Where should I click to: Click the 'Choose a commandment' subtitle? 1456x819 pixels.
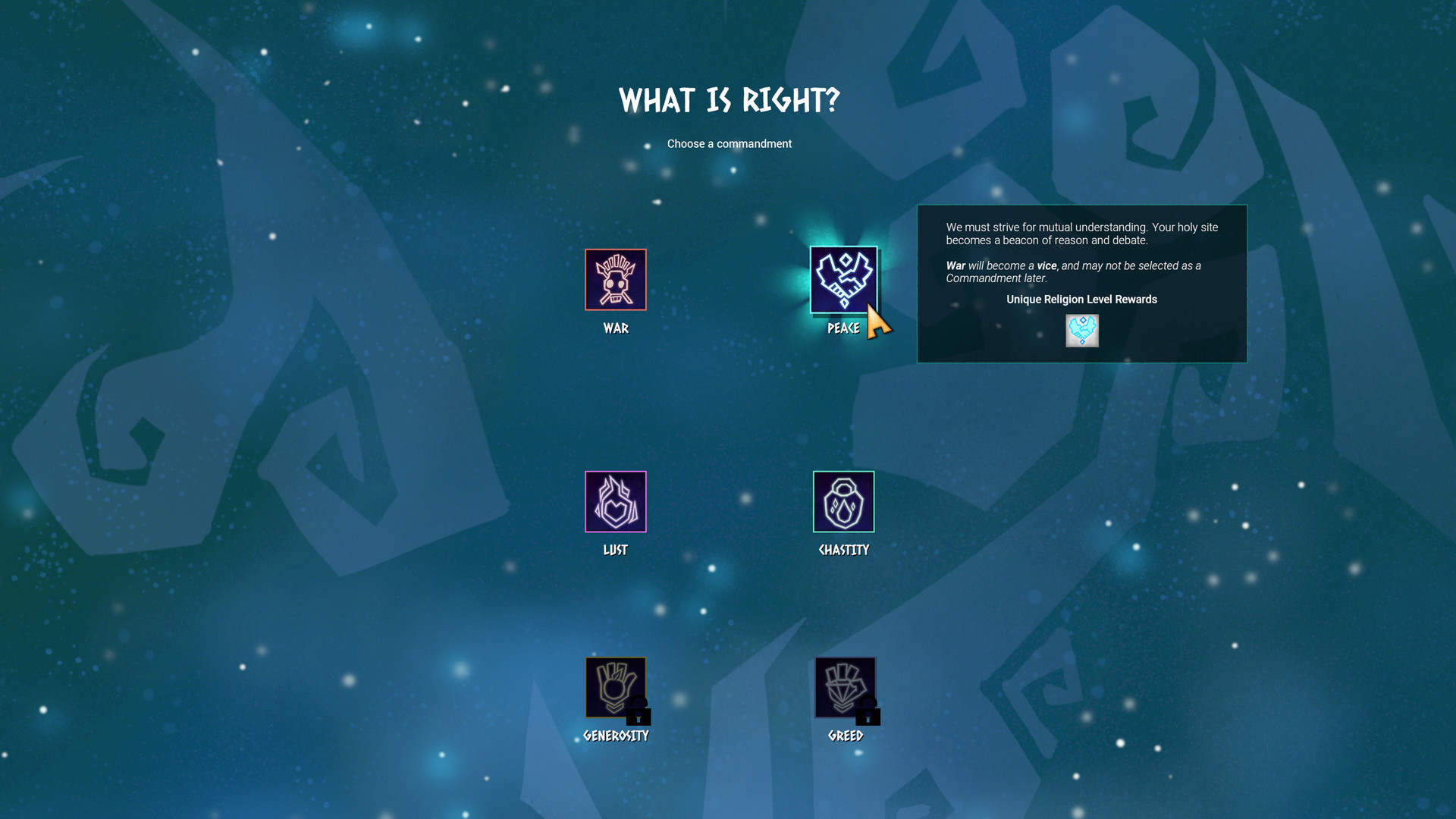tap(730, 143)
